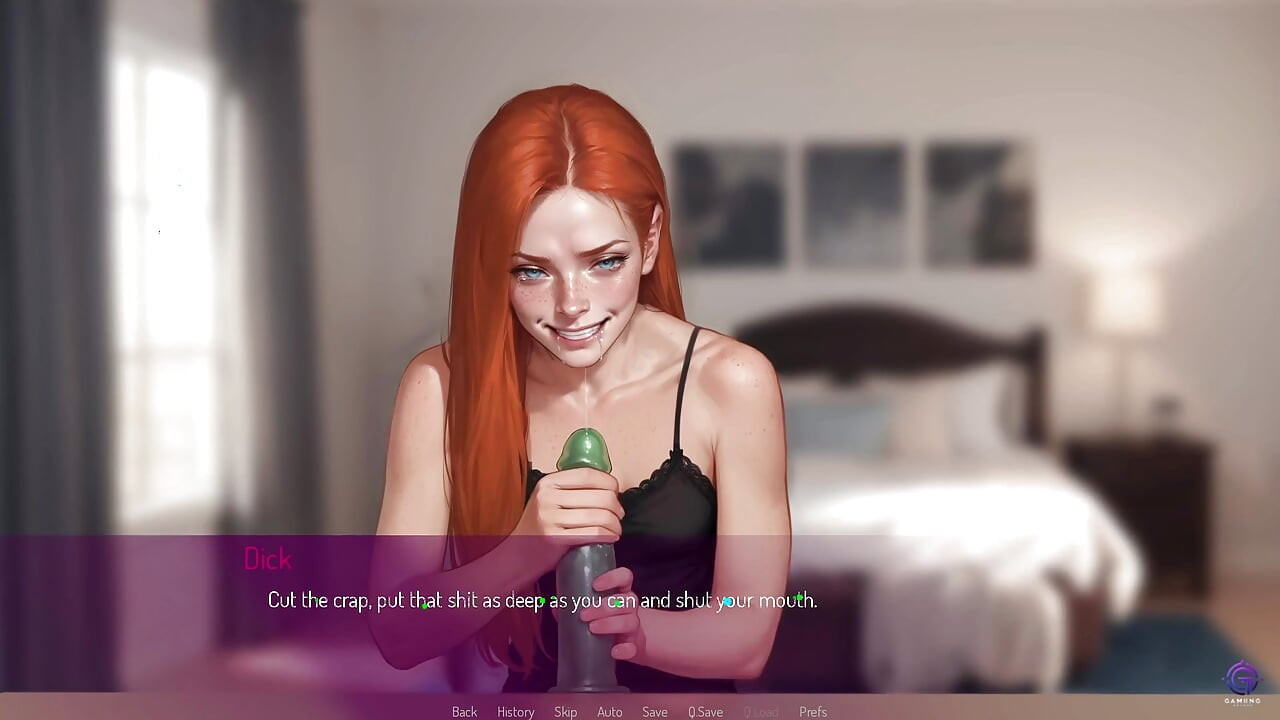Click the speaker name label Dick
This screenshot has width=1280, height=720.
268,559
